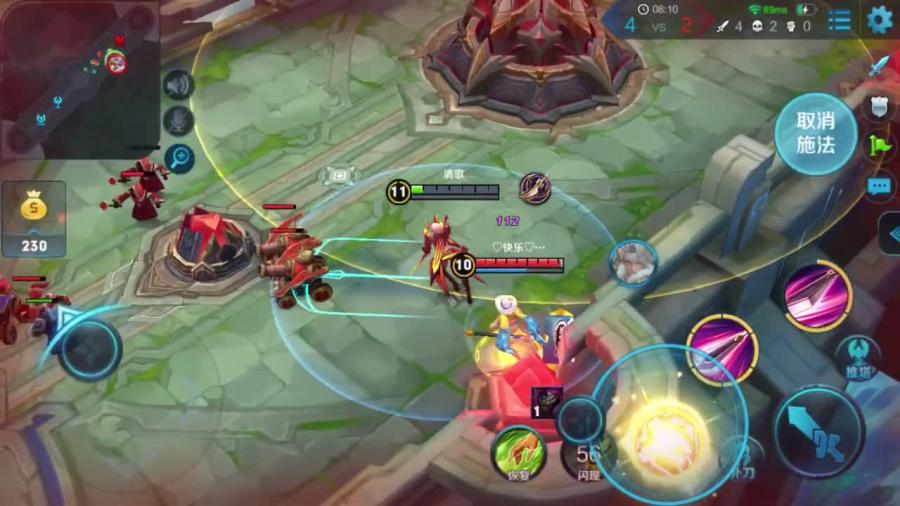Image resolution: width=900 pixels, height=506 pixels.
Task: Cast the lower purple blade skill
Action: pos(721,349)
